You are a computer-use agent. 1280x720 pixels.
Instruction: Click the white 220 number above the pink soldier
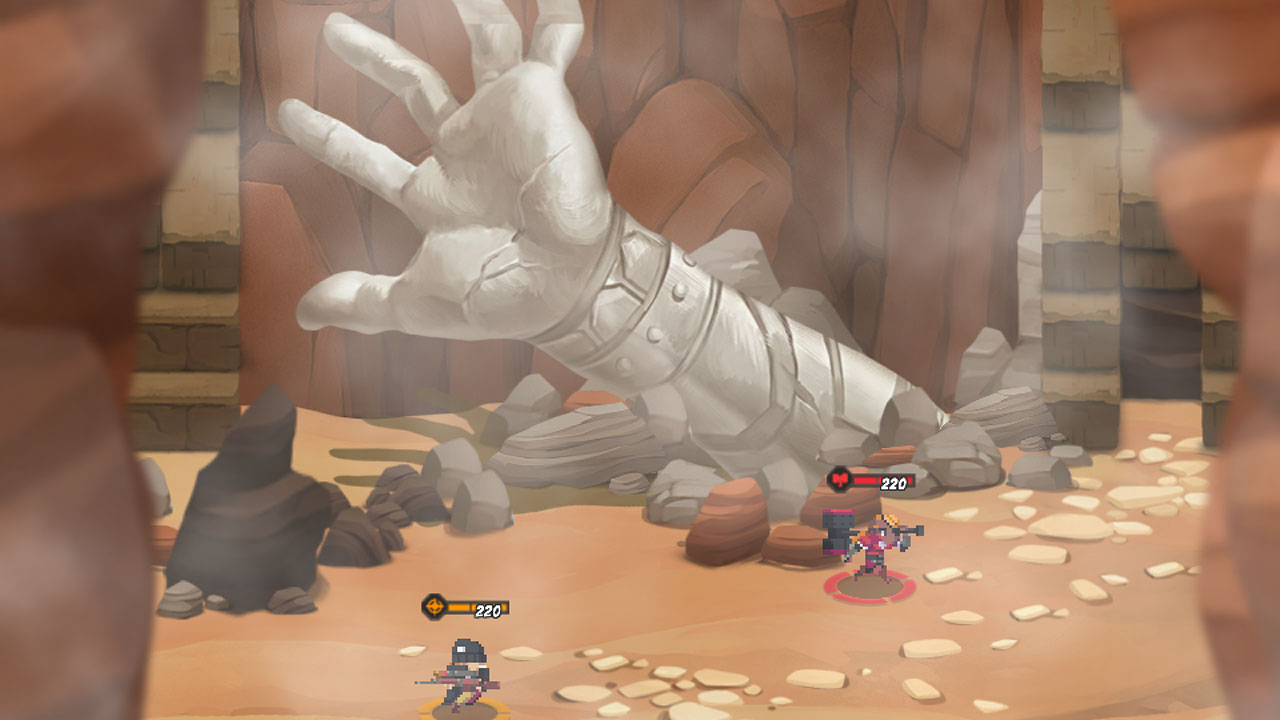tap(893, 481)
